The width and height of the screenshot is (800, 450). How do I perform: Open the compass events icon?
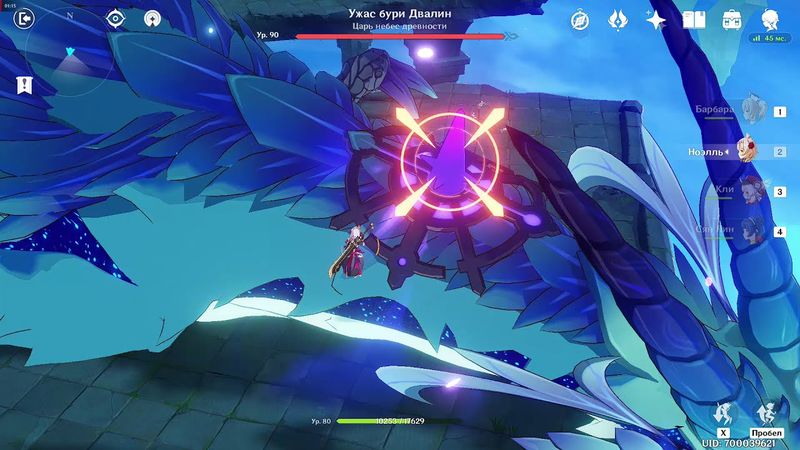[x=580, y=19]
